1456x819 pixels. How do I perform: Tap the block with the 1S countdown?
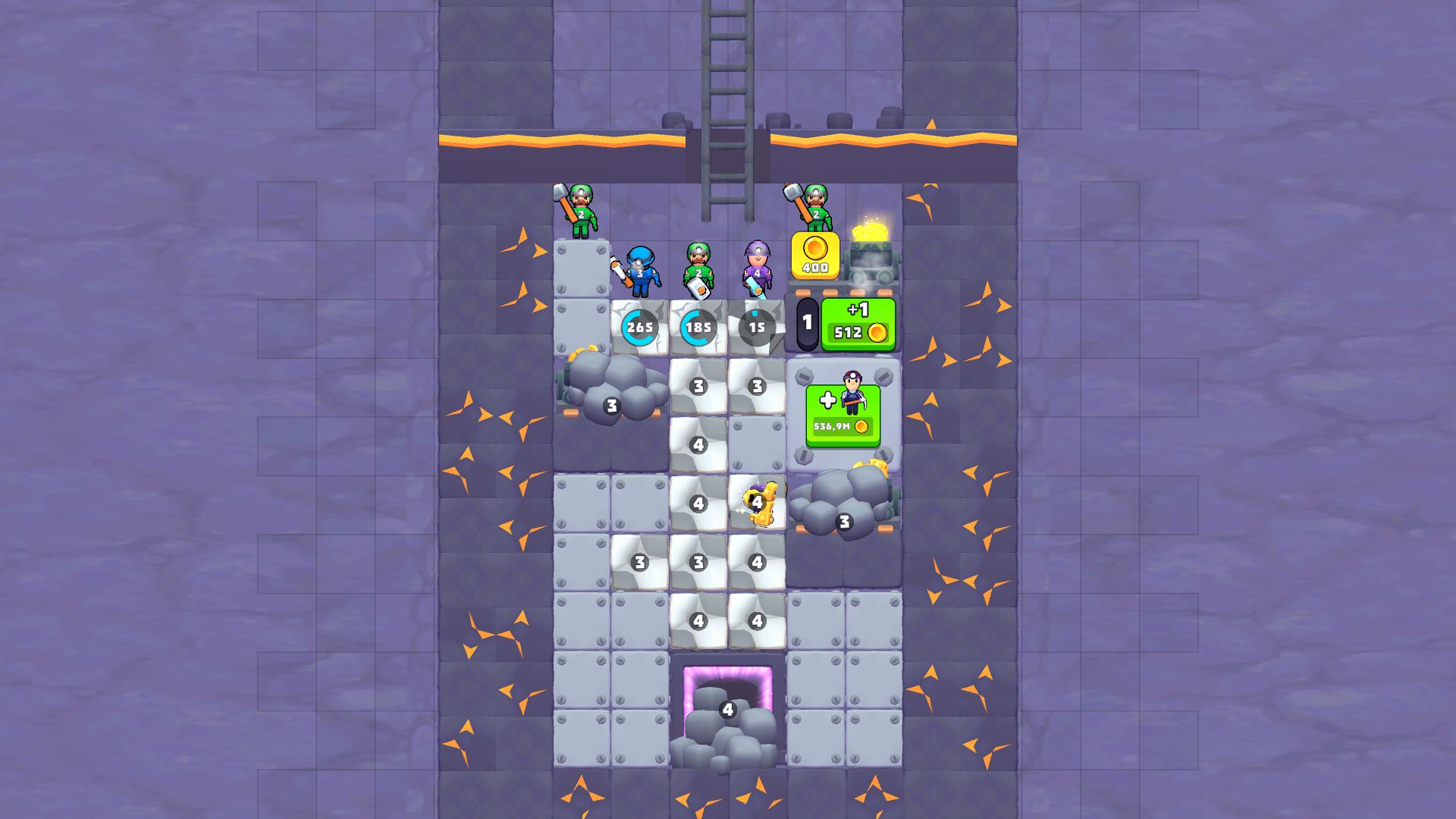[755, 326]
